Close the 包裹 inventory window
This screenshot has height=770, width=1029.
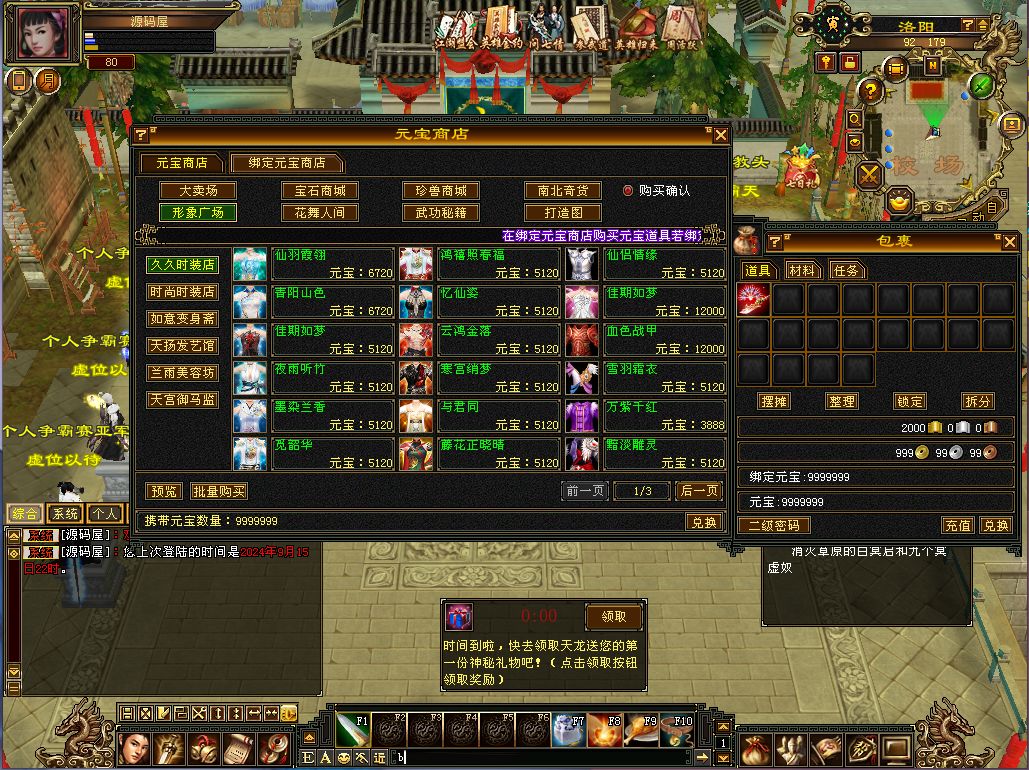tap(1009, 242)
